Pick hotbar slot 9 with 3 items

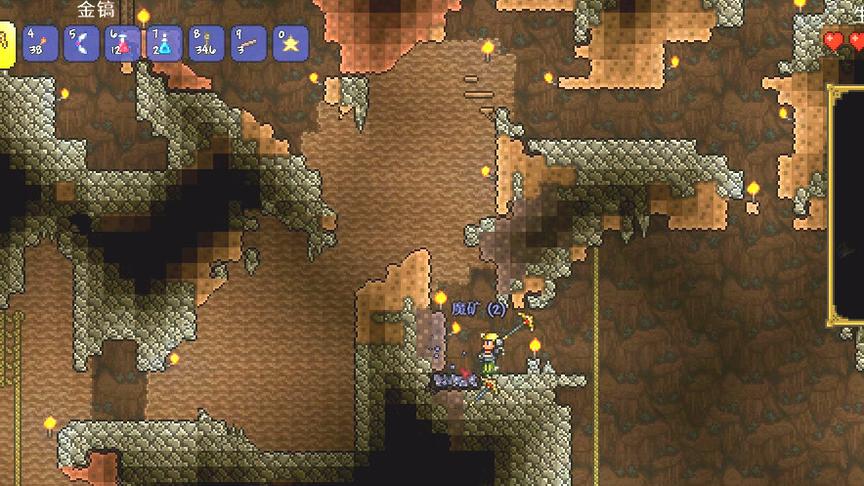tap(248, 44)
